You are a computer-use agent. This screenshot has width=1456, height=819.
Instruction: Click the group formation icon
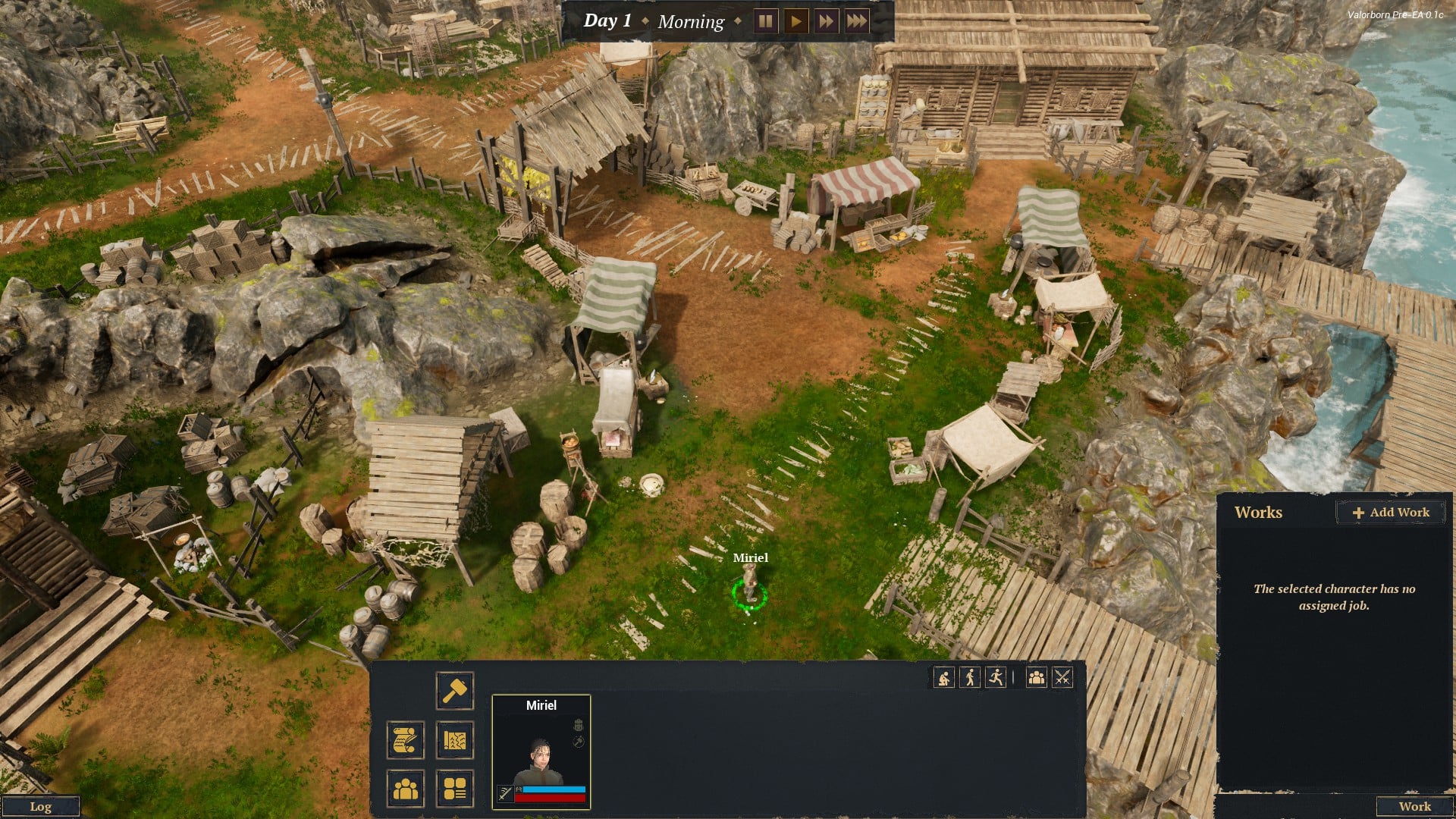click(x=1036, y=677)
